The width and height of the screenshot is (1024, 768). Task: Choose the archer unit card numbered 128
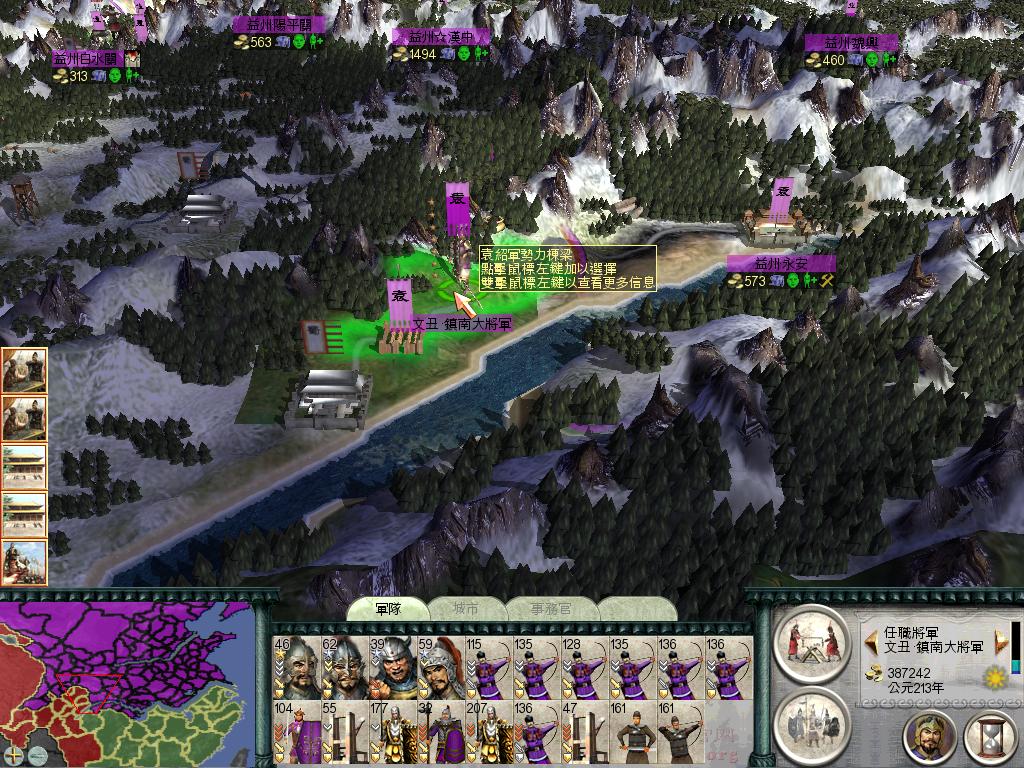pyautogui.click(x=583, y=668)
